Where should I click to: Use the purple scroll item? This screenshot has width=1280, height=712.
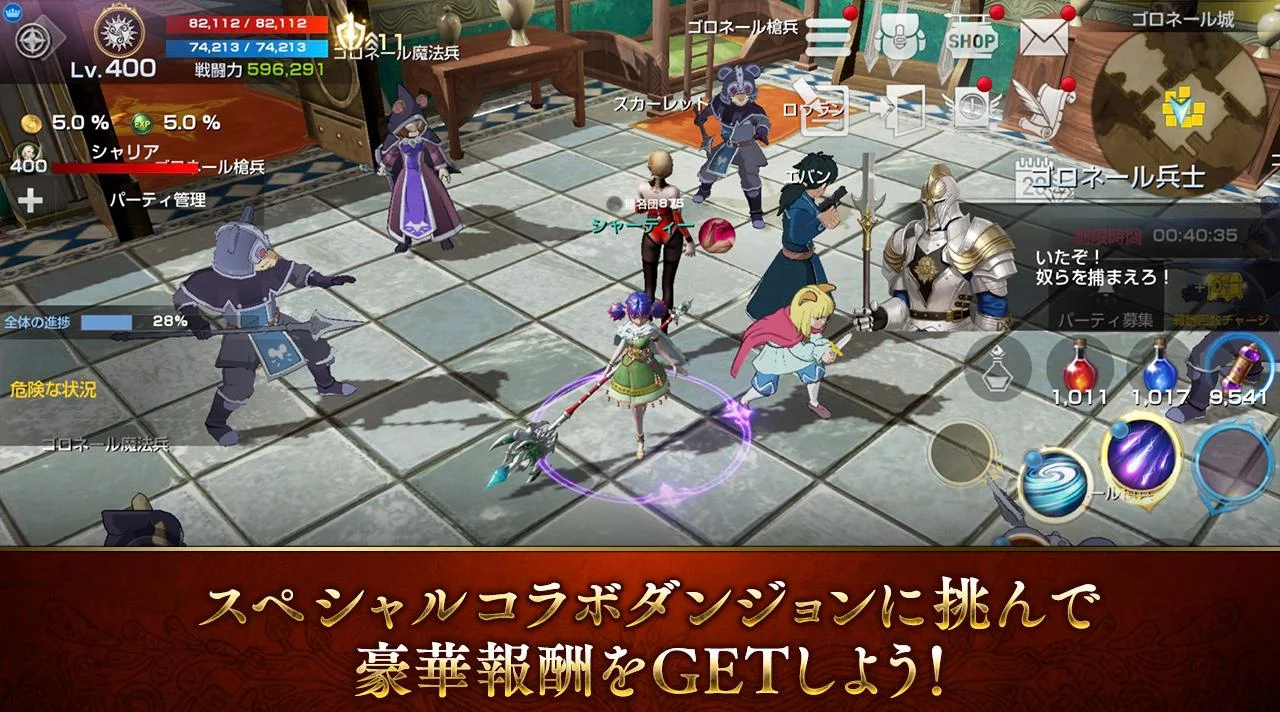[x=1239, y=366]
